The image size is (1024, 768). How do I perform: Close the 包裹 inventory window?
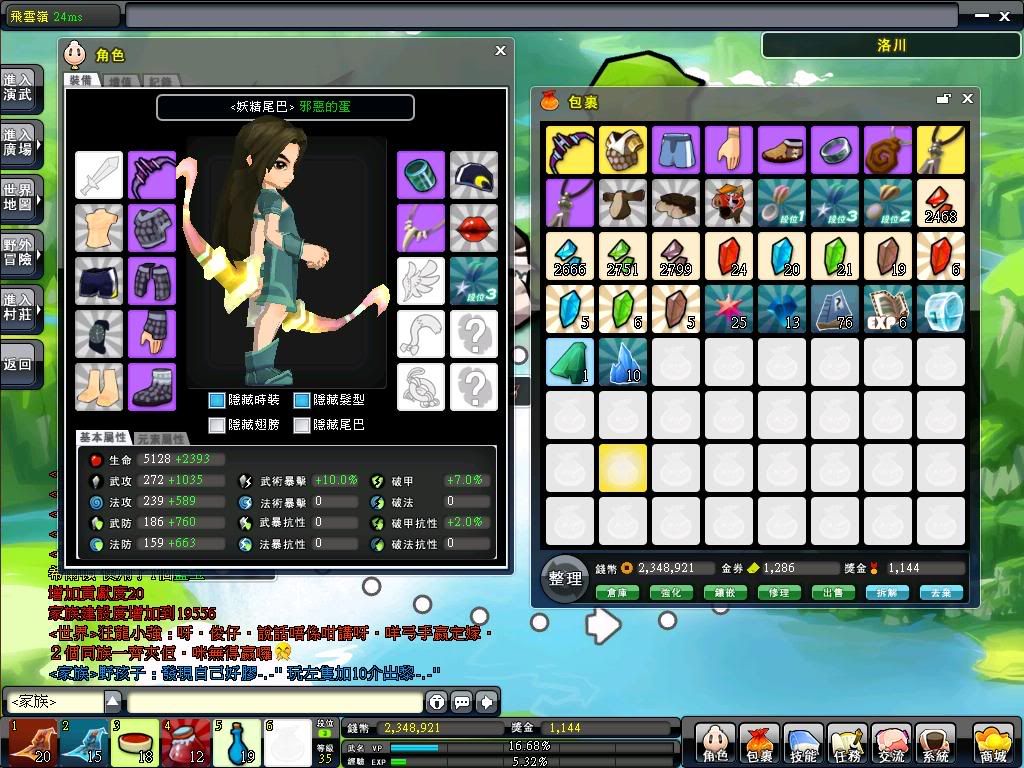click(x=967, y=99)
